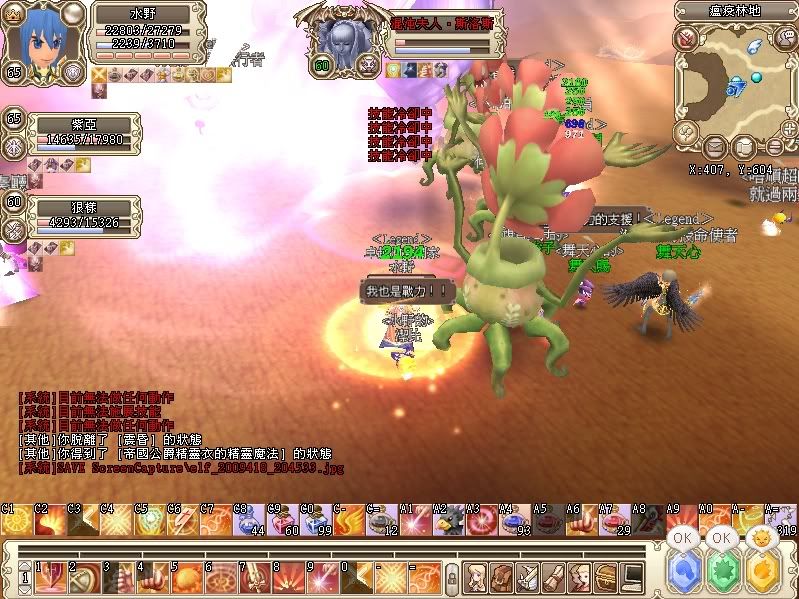Open the sword equipment menu icon
The image size is (799, 599).
pyautogui.click(x=528, y=576)
